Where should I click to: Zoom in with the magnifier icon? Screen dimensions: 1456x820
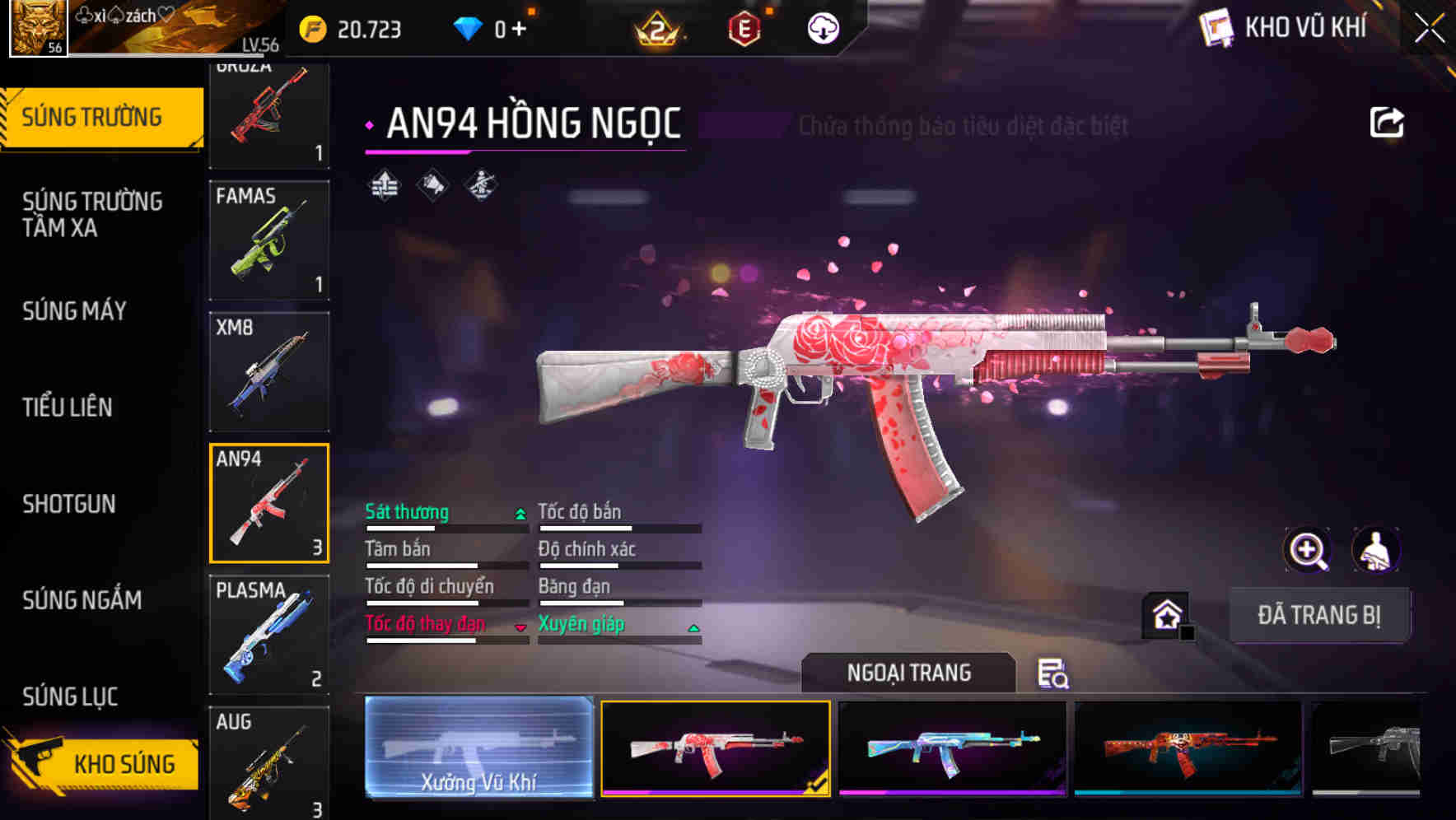pos(1307,550)
